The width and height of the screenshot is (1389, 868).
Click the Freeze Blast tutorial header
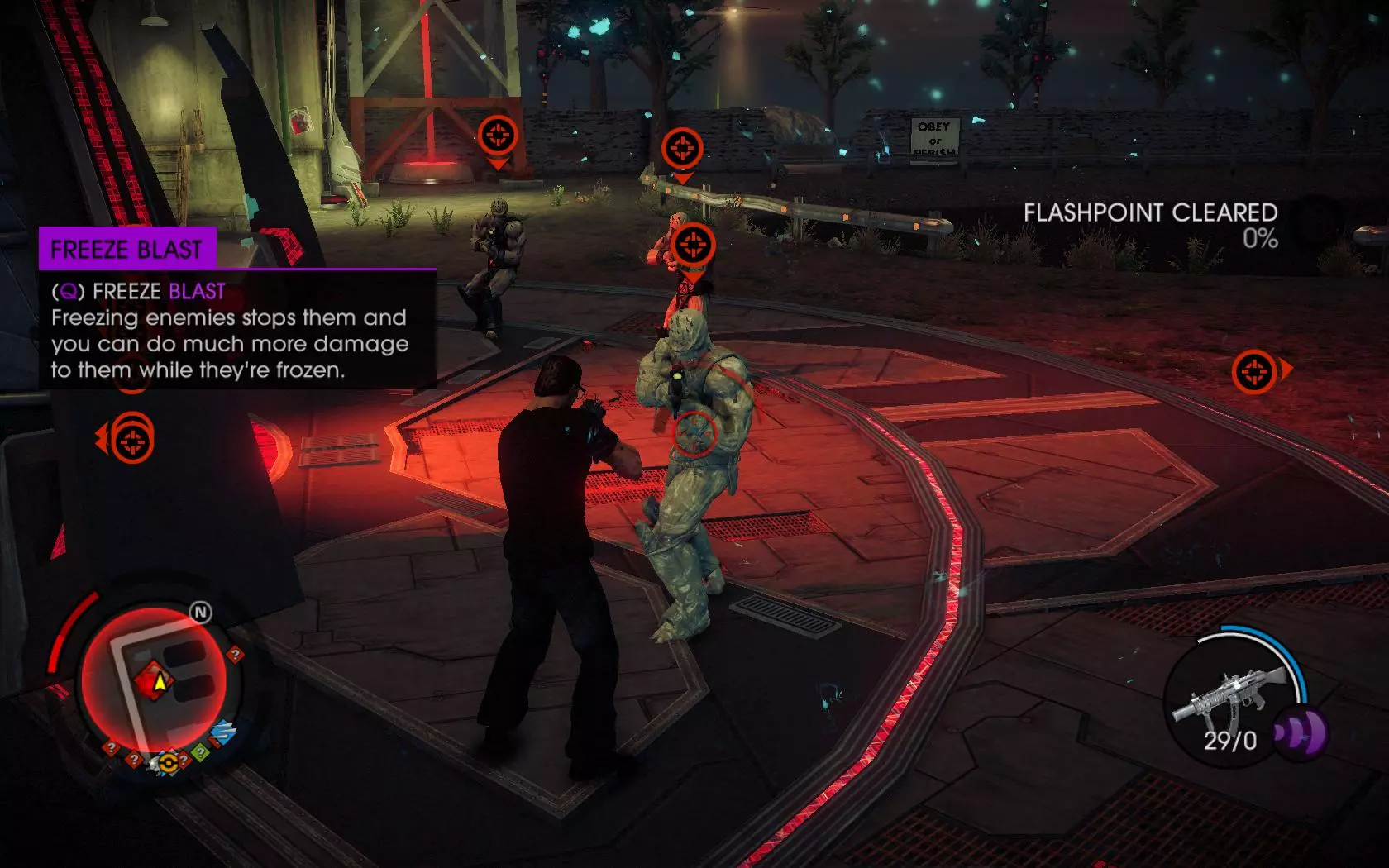[x=127, y=249]
